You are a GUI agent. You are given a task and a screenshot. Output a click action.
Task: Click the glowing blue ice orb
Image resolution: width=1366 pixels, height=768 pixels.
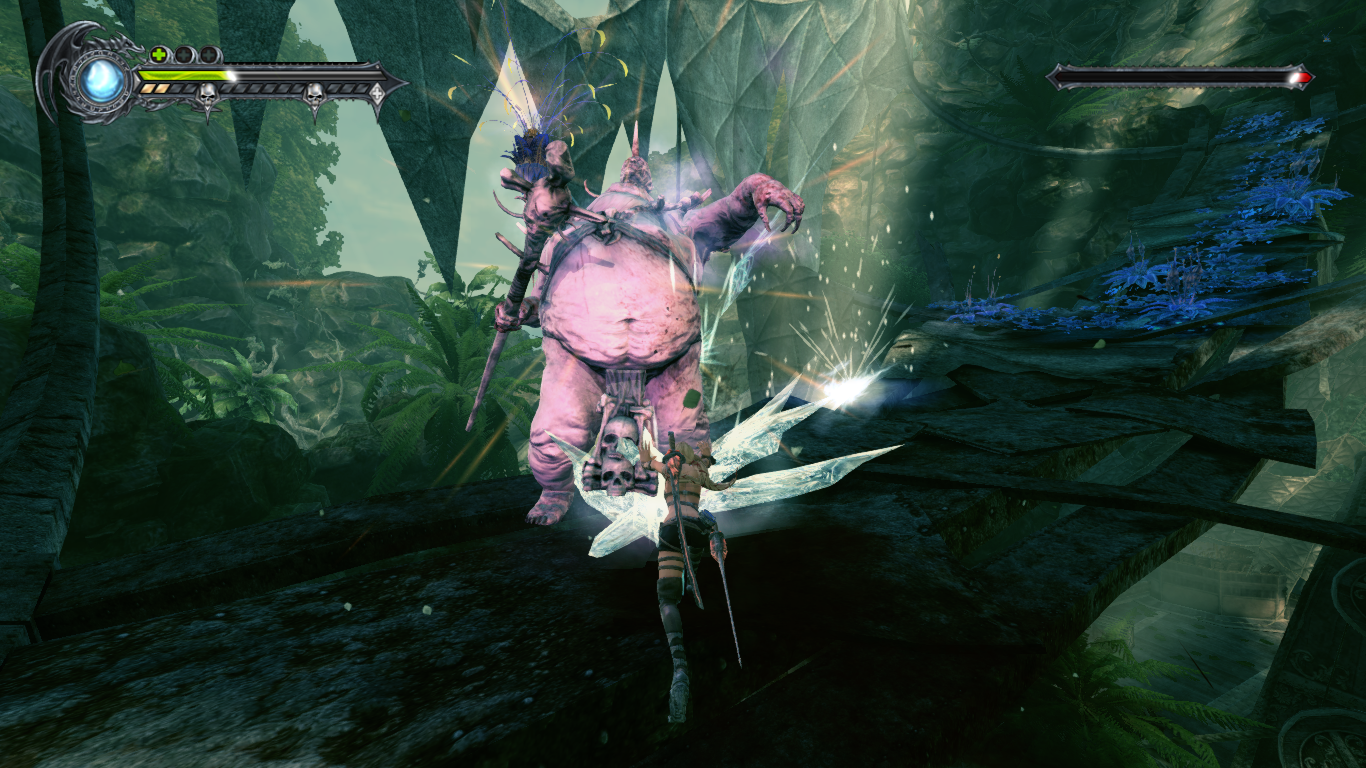(x=102, y=82)
